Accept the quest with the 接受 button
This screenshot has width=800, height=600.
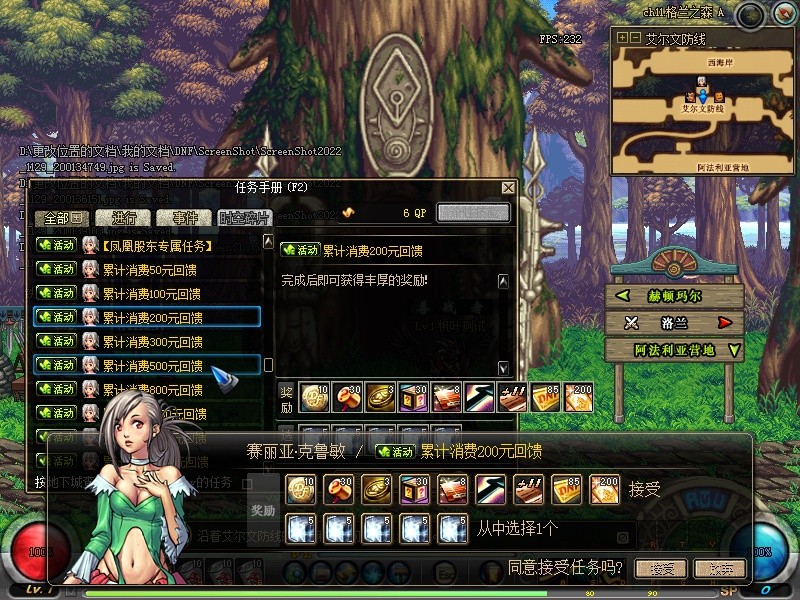click(662, 568)
